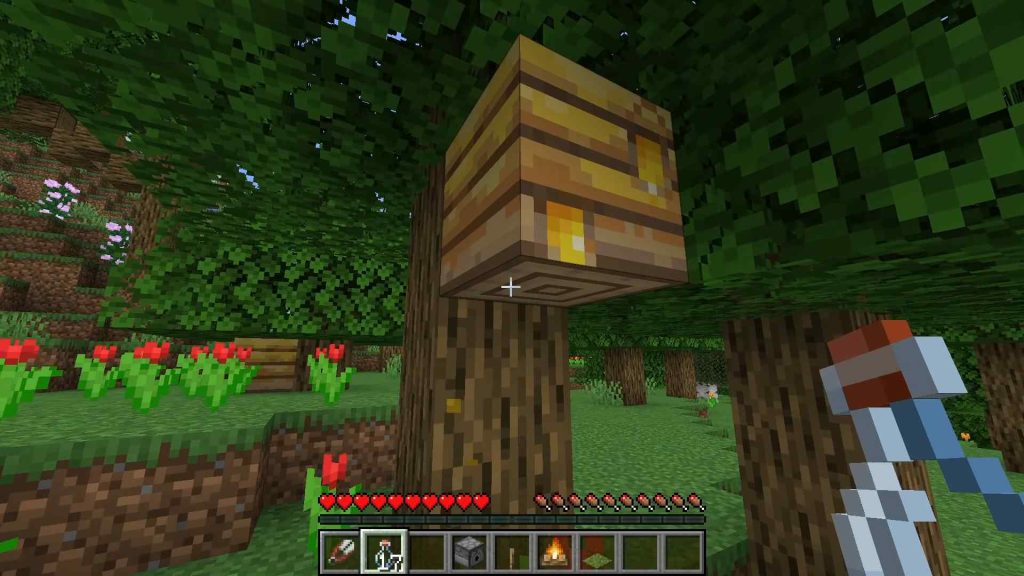This screenshot has height=576, width=1024.
Task: Select the thin stick item slot
Action: coord(511,551)
